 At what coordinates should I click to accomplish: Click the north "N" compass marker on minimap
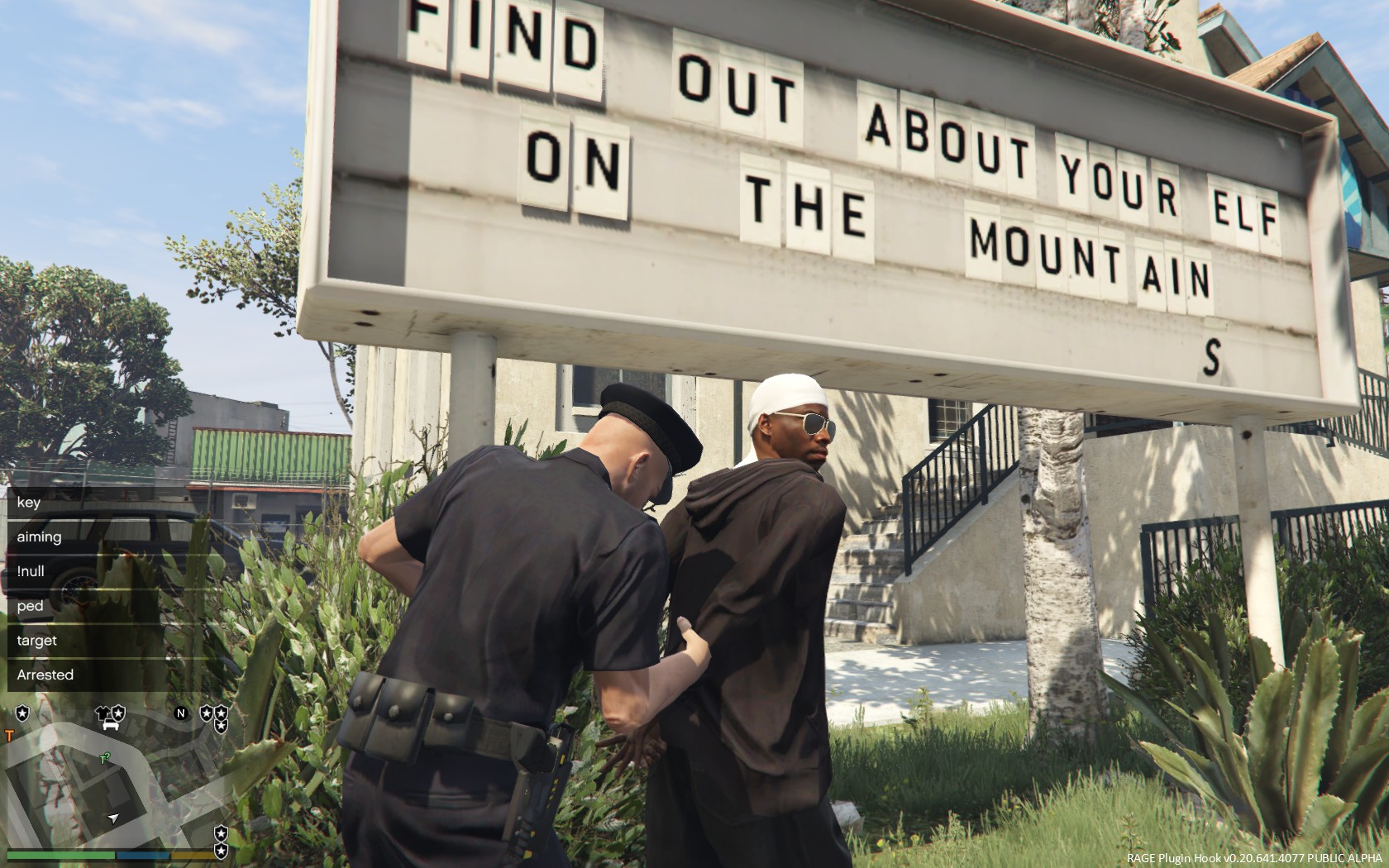click(181, 713)
